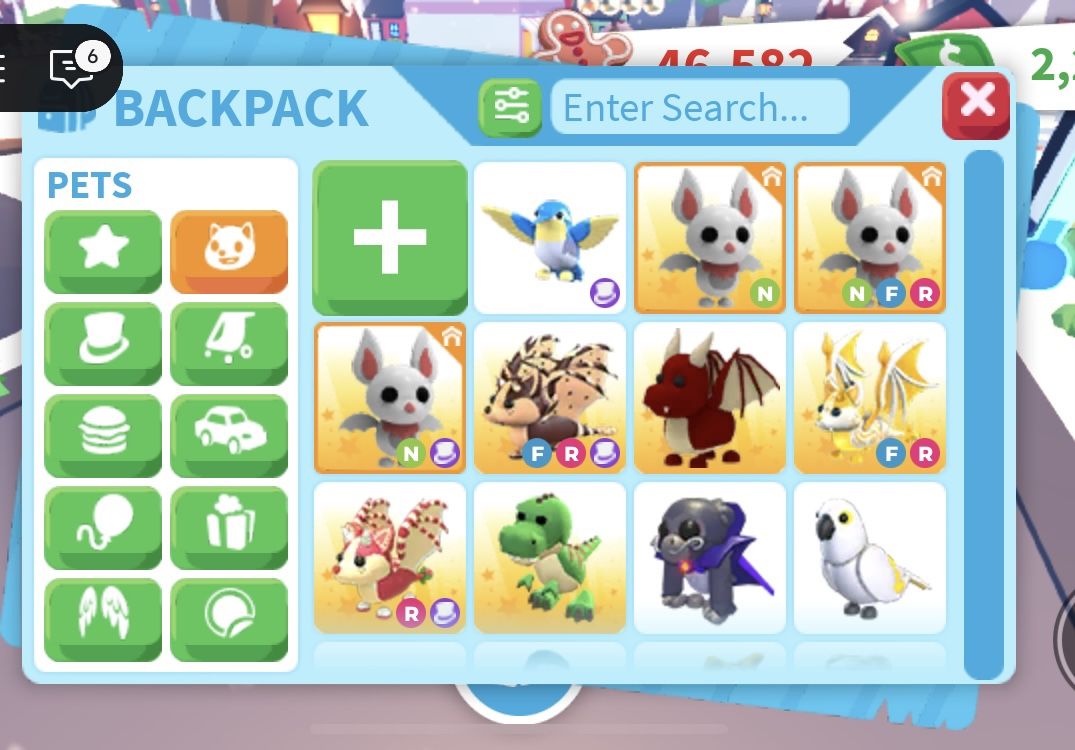Select the green plus add slot
Screen dimensions: 1075x750
(390, 237)
